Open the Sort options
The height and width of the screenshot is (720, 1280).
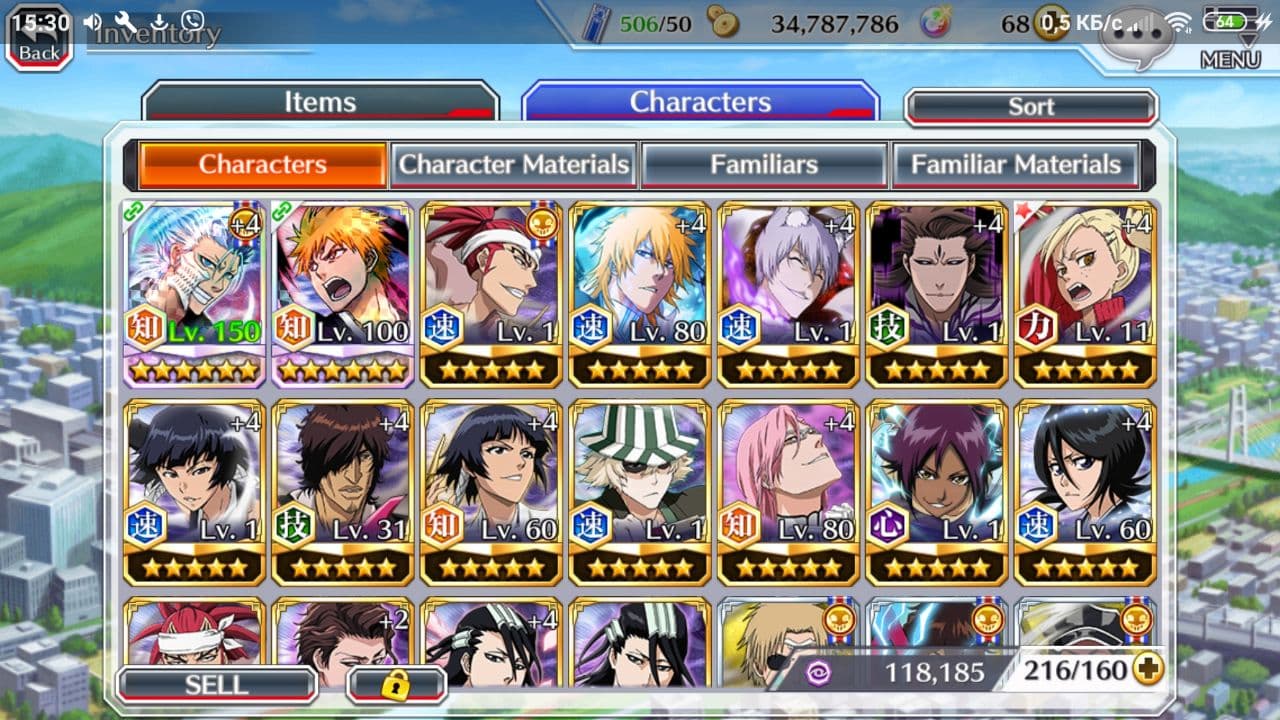[x=1031, y=107]
